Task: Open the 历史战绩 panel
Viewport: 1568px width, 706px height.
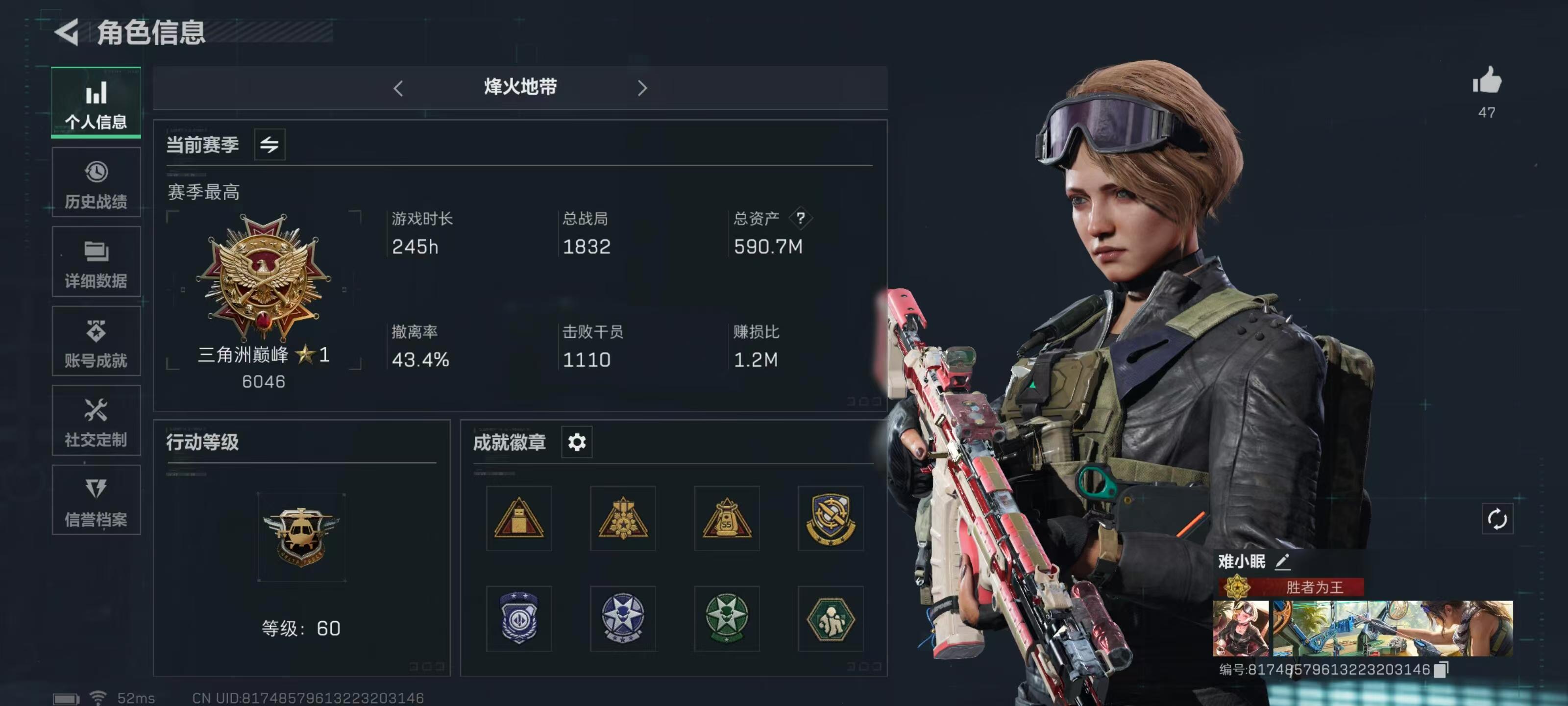Action: (x=96, y=183)
